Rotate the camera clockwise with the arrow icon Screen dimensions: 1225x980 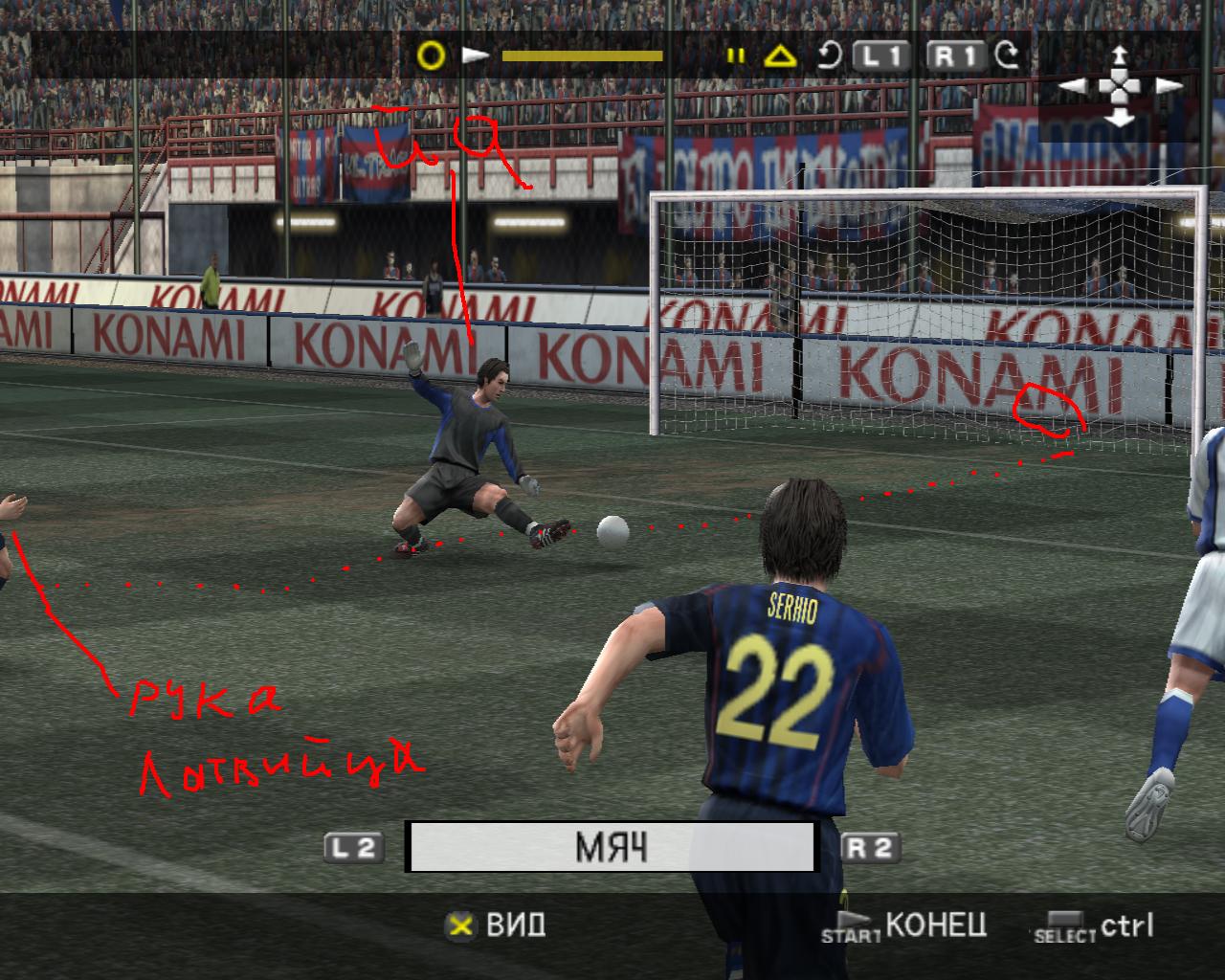pyautogui.click(x=1007, y=56)
